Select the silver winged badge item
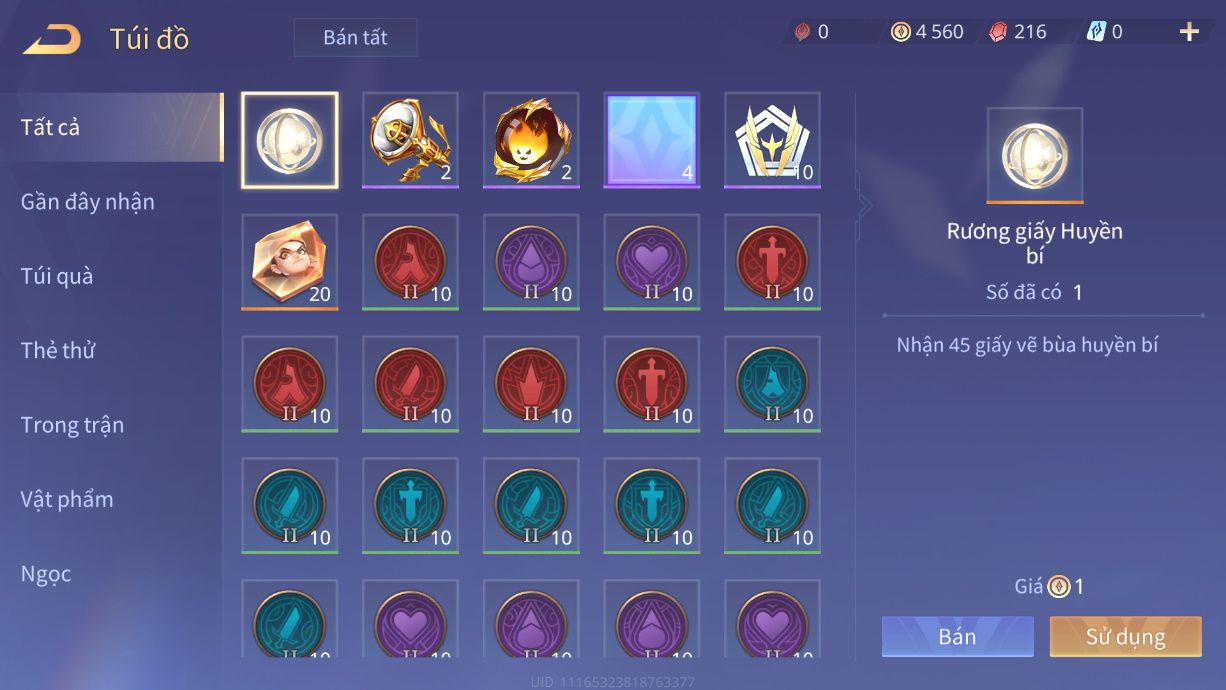Image resolution: width=1226 pixels, height=690 pixels. point(772,140)
